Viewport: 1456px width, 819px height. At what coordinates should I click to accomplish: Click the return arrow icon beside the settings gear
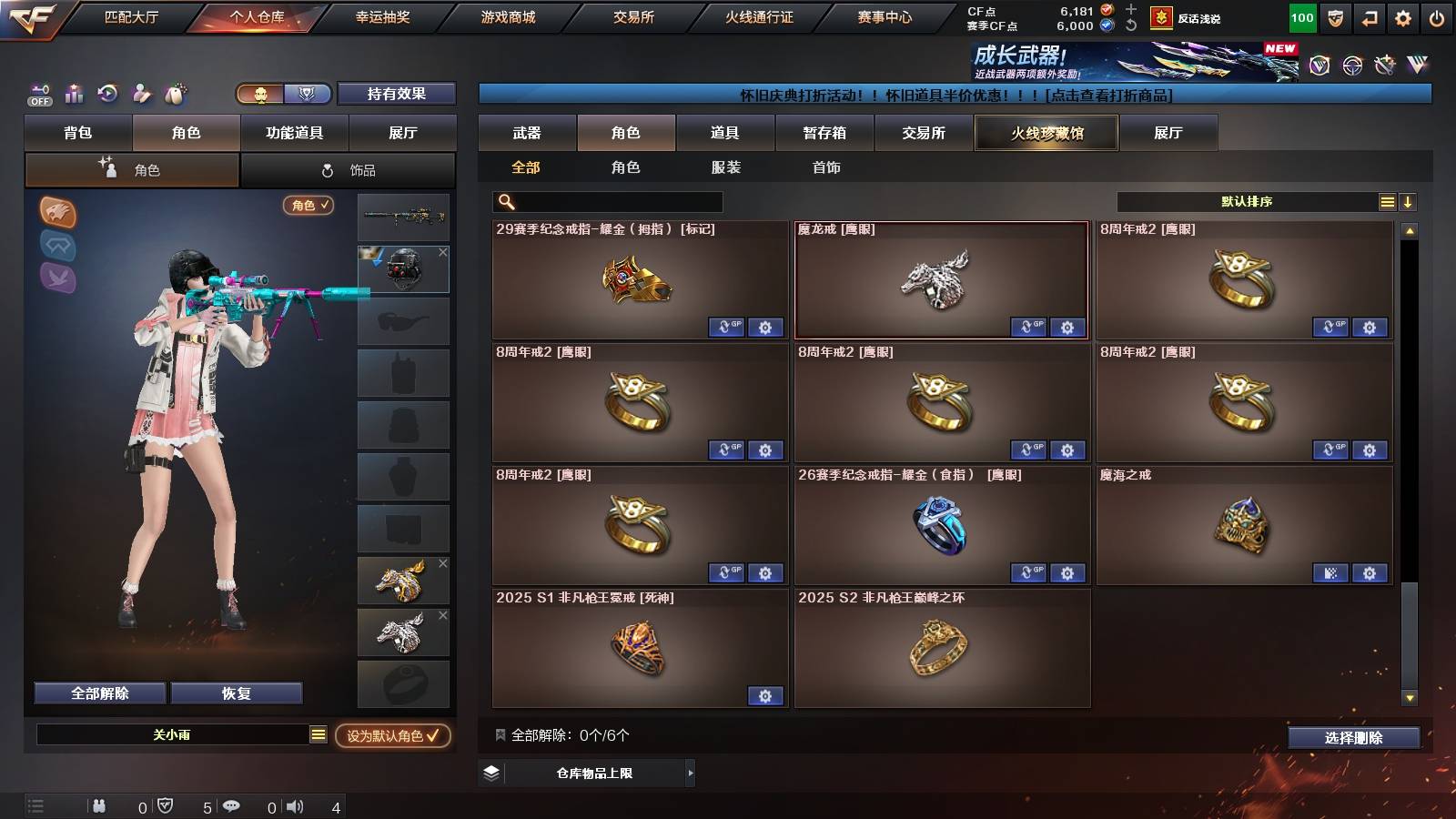pyautogui.click(x=1370, y=16)
